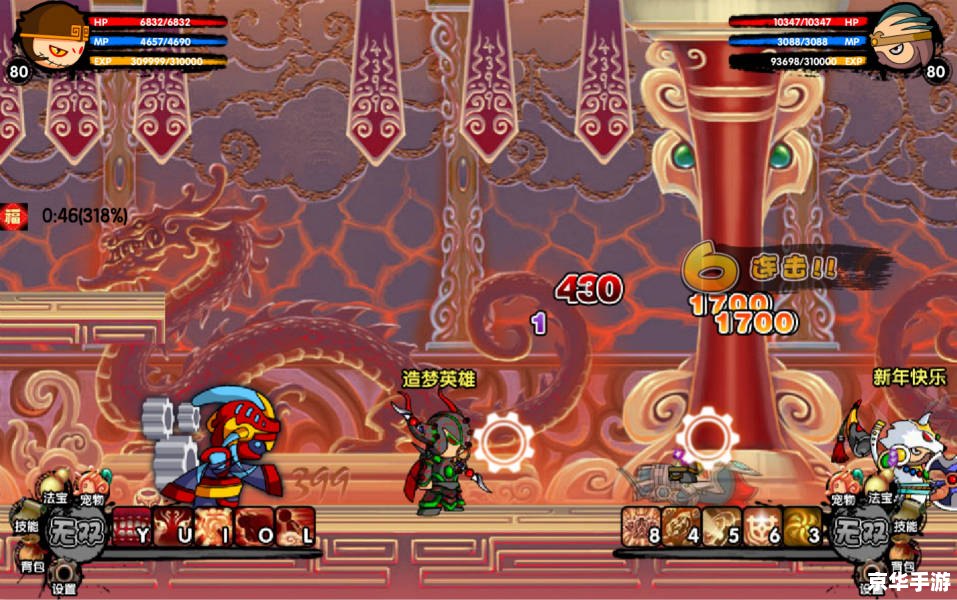The height and width of the screenshot is (600, 957).
Task: Cast the skill icon labeled O
Action: [x=254, y=526]
